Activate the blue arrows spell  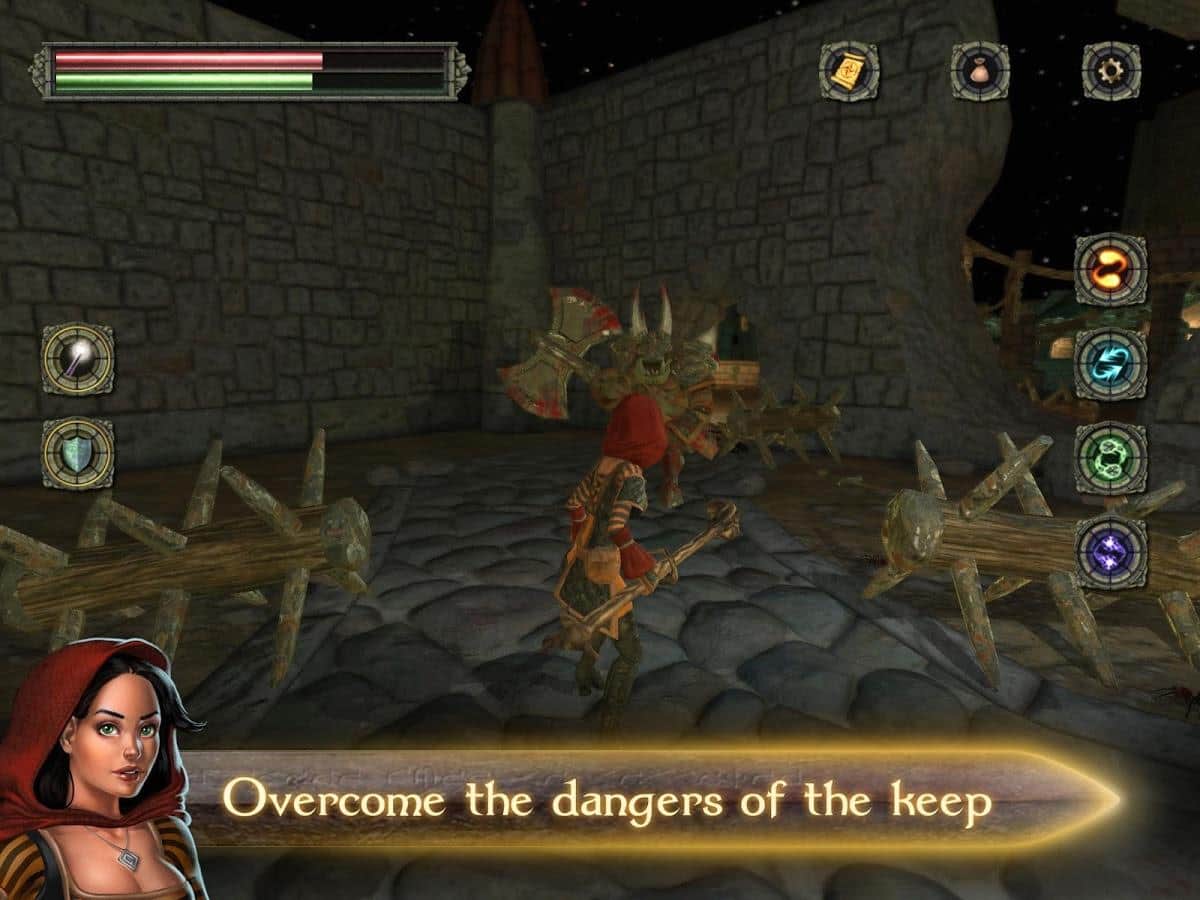pyautogui.click(x=1110, y=364)
